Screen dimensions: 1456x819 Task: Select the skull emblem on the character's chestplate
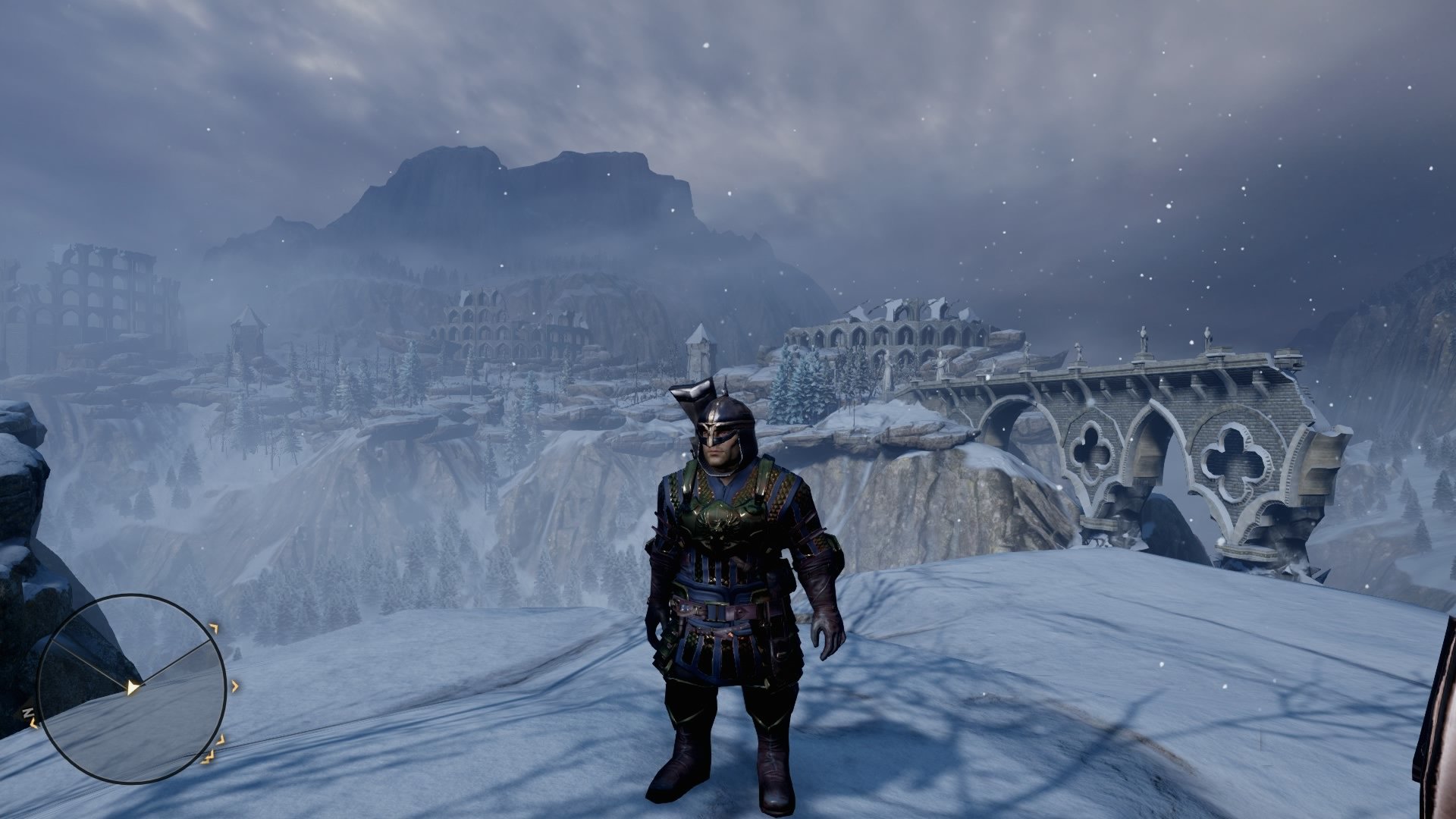(x=719, y=523)
